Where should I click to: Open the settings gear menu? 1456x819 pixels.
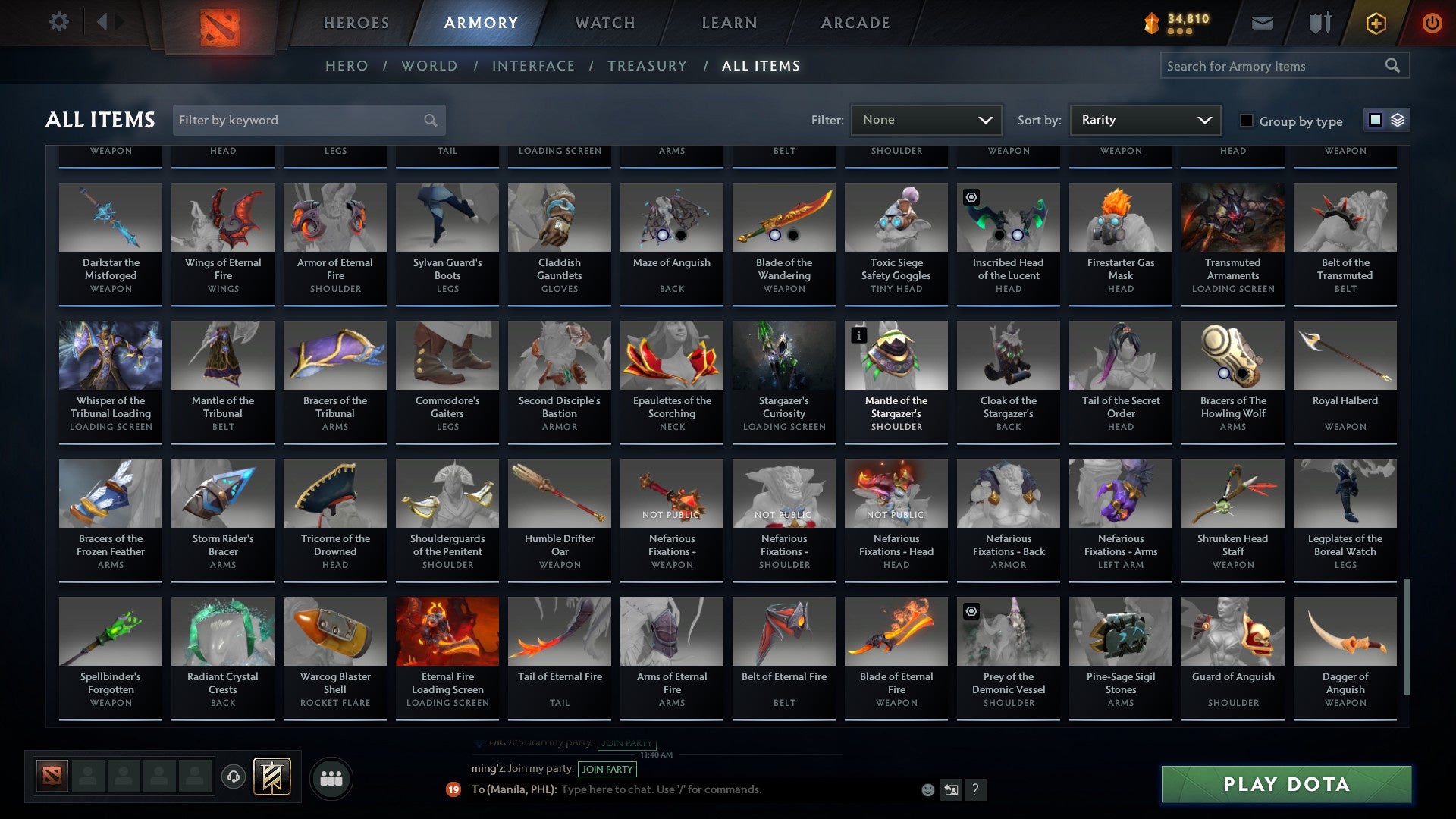coord(58,22)
